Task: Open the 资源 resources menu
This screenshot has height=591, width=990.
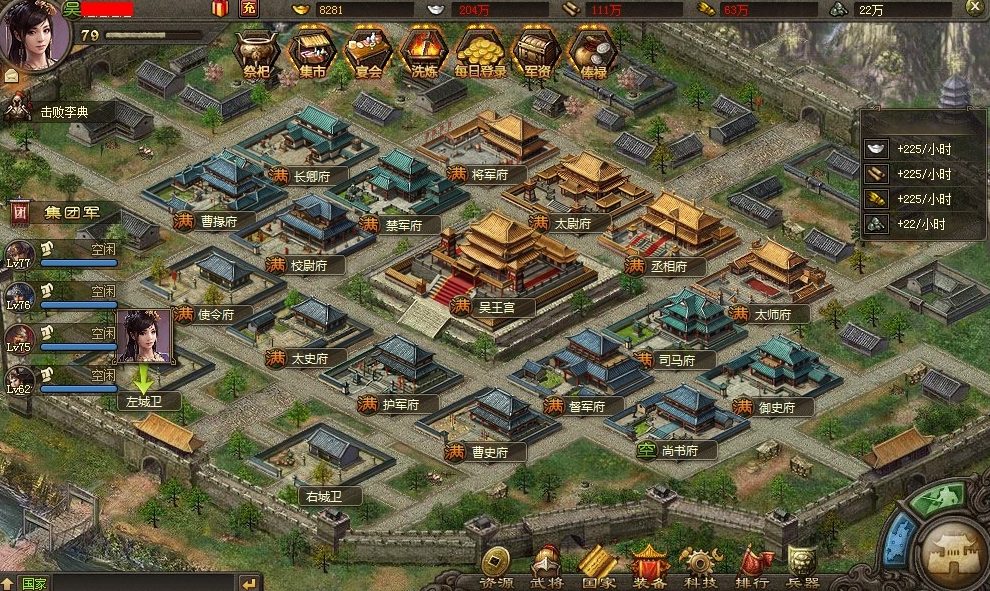Action: click(x=497, y=567)
